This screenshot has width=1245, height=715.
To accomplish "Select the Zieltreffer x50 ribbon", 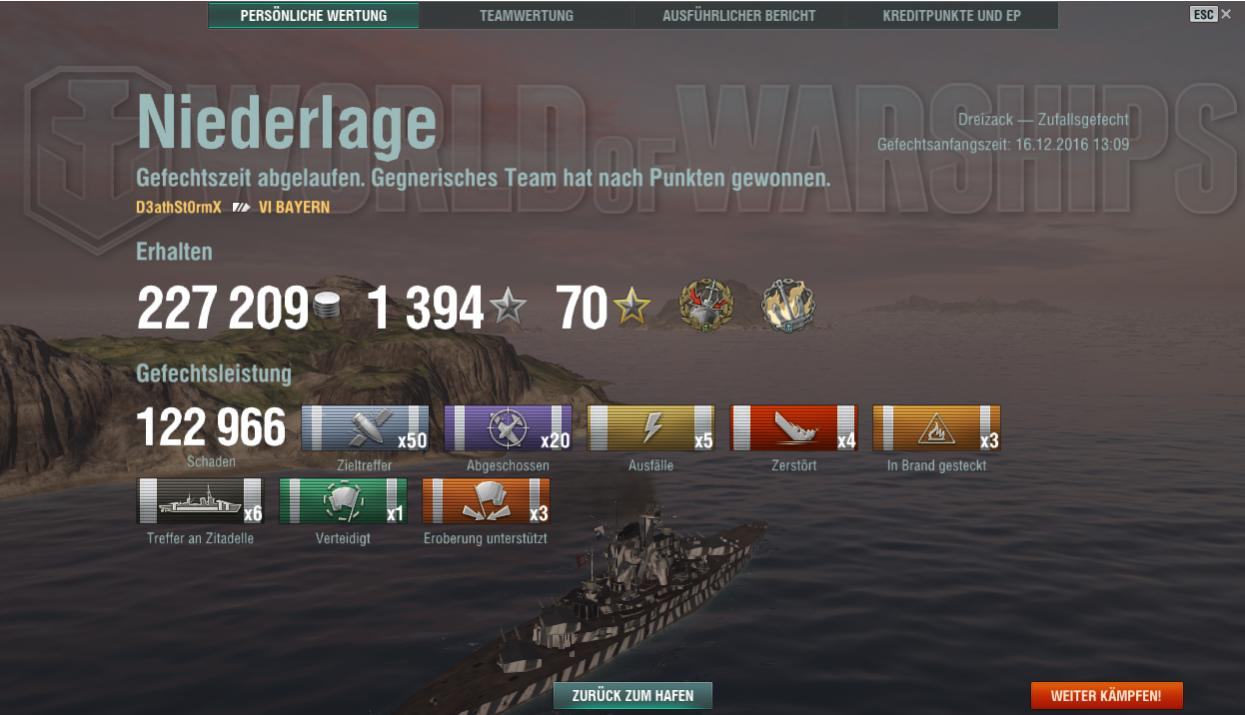I will pyautogui.click(x=365, y=428).
